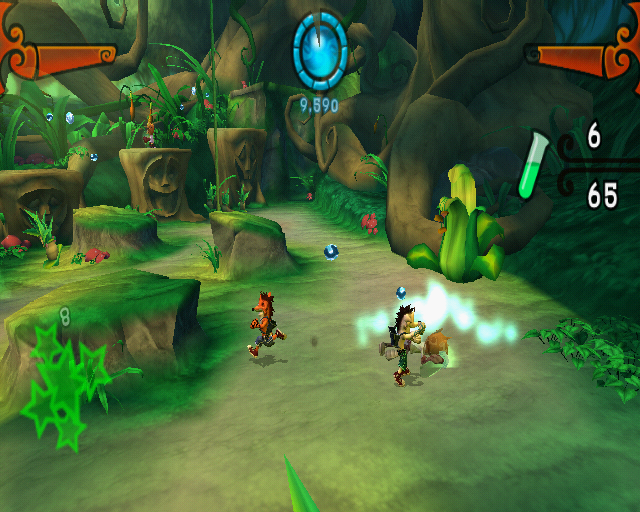Select the green test tube icon

point(534,166)
